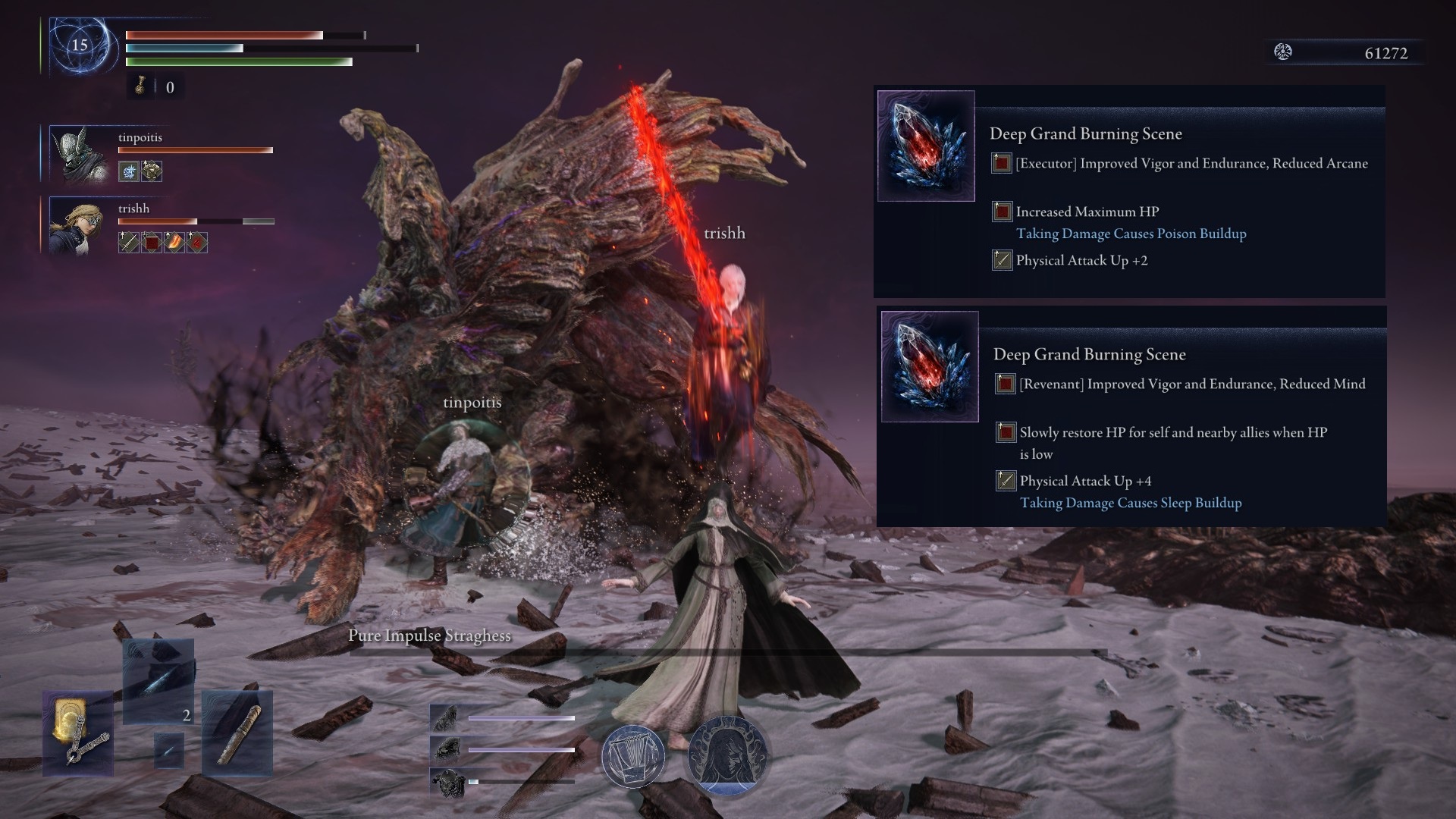This screenshot has width=1456, height=819.
Task: Open the Revenant Deep Grand Burning Scene relic
Action: tap(930, 366)
